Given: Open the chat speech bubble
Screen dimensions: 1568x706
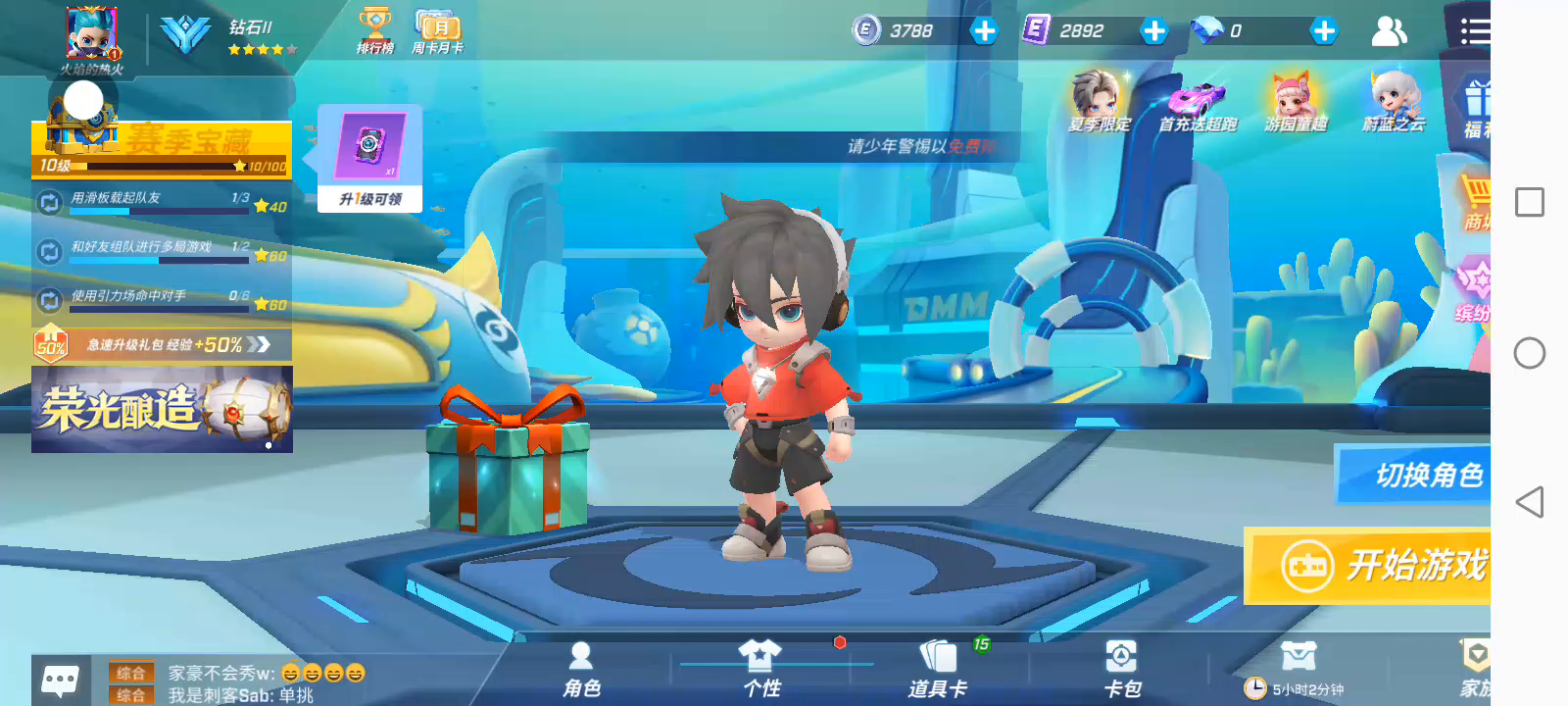Looking at the screenshot, I should pyautogui.click(x=60, y=680).
